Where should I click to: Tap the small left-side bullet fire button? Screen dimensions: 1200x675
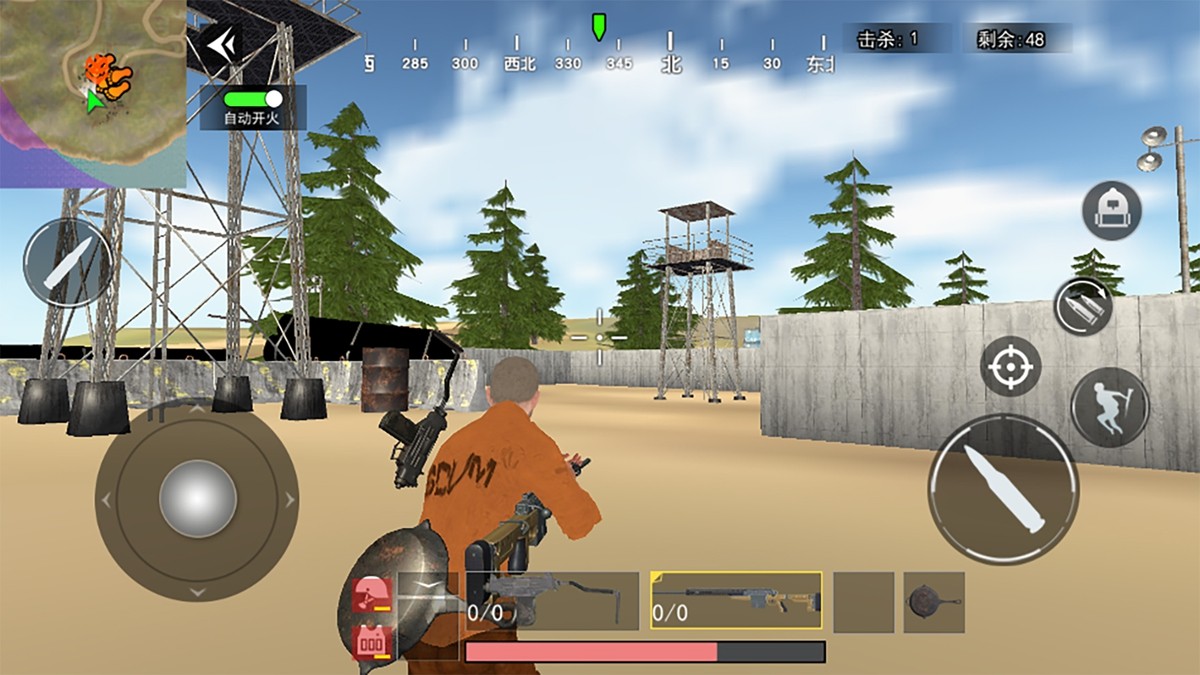[68, 263]
